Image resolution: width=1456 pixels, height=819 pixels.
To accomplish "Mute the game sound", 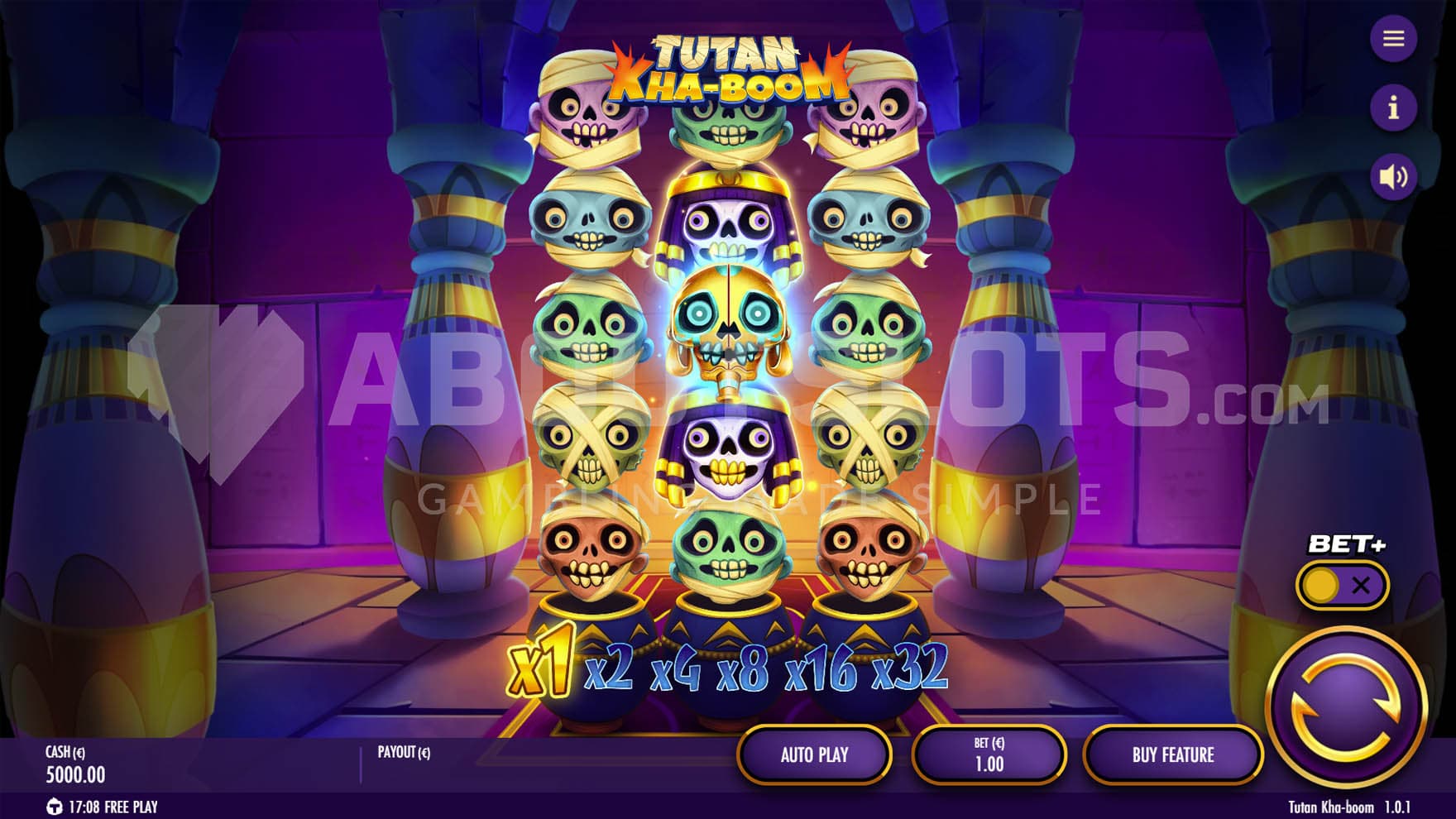I will [1393, 176].
